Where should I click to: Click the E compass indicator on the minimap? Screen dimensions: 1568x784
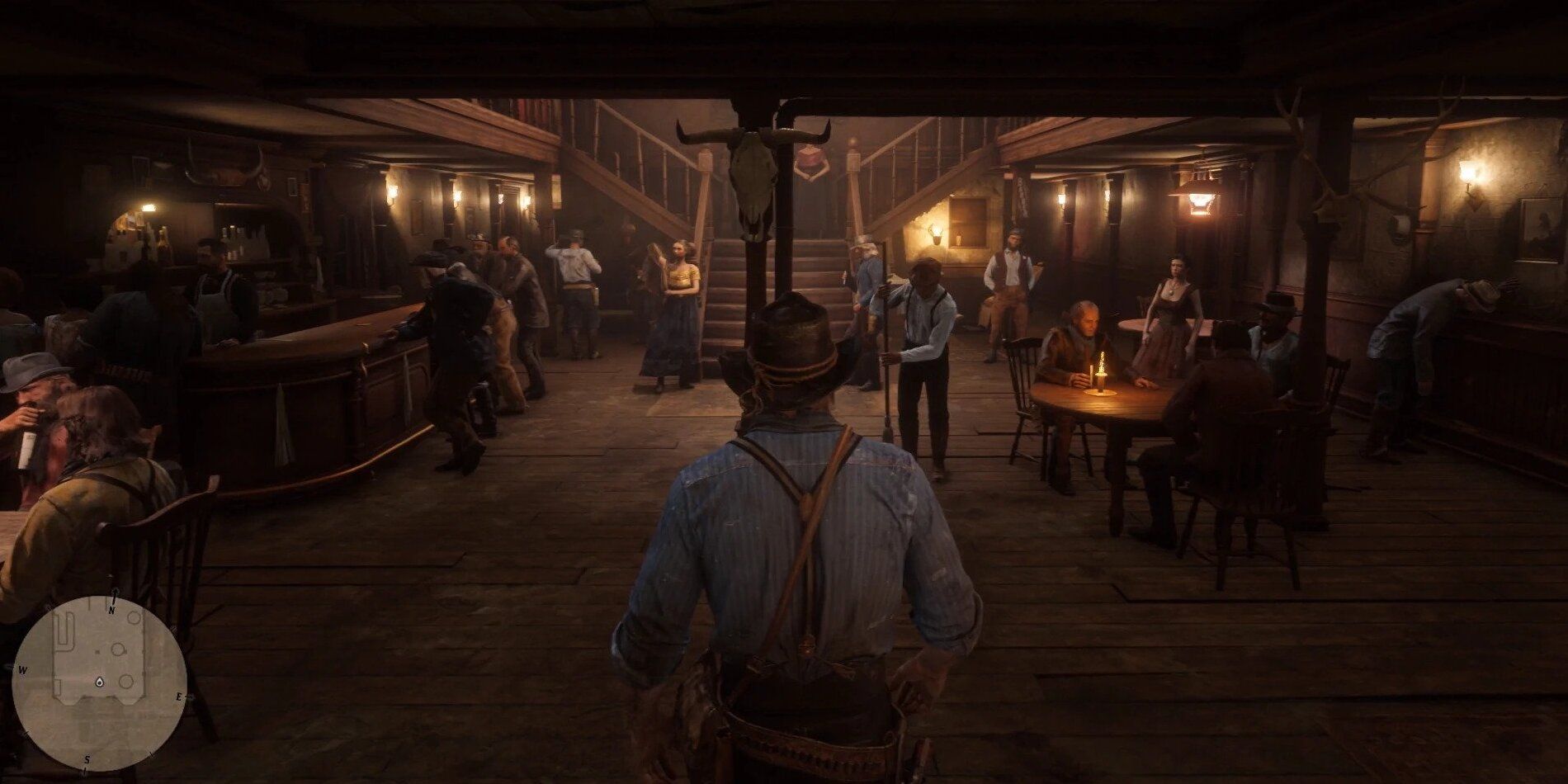[x=178, y=697]
